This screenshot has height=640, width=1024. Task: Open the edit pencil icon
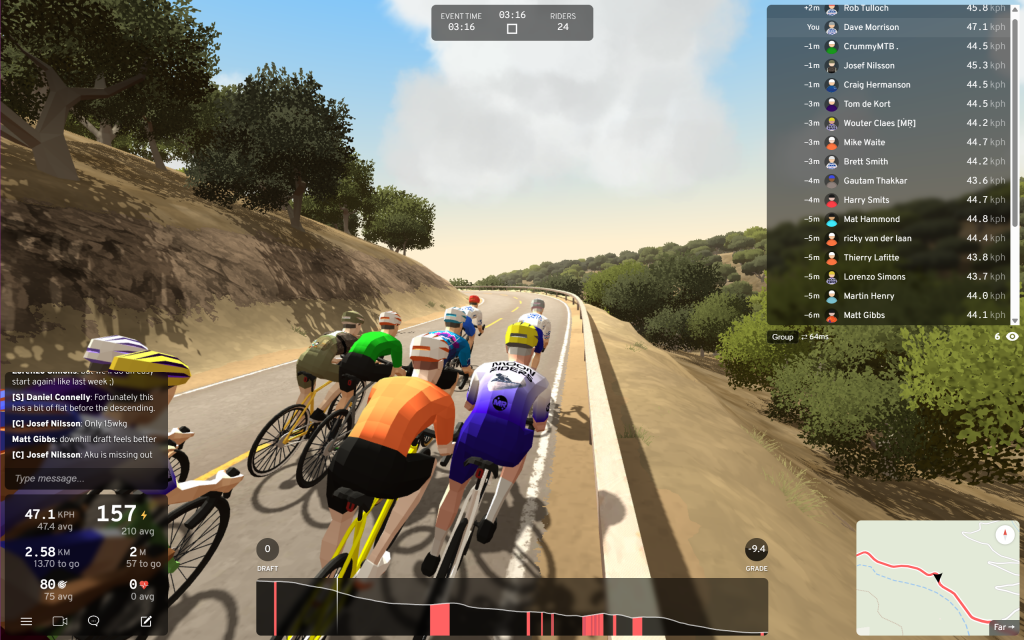(146, 621)
